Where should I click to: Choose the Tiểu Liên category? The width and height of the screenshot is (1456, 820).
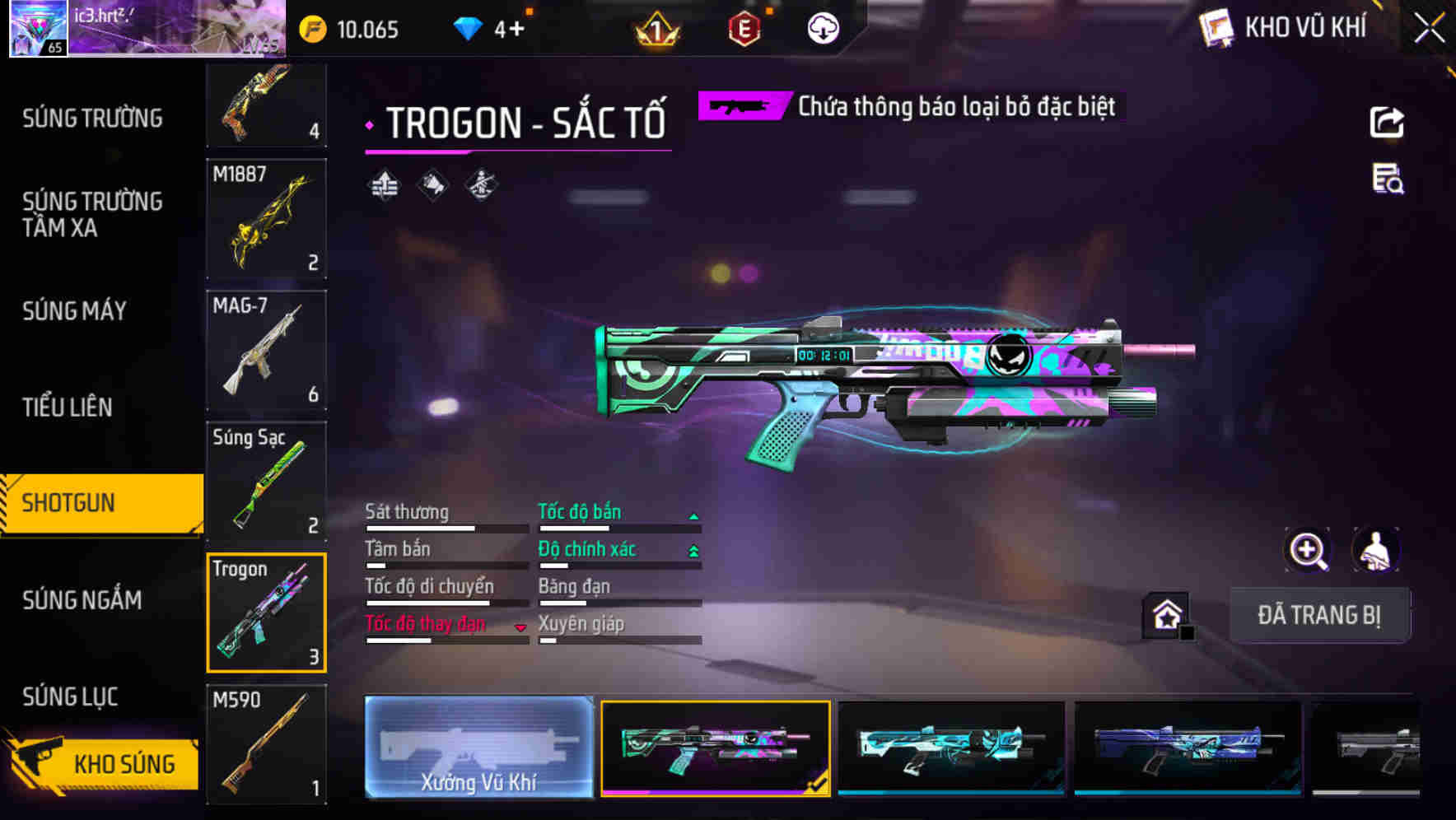[x=68, y=407]
